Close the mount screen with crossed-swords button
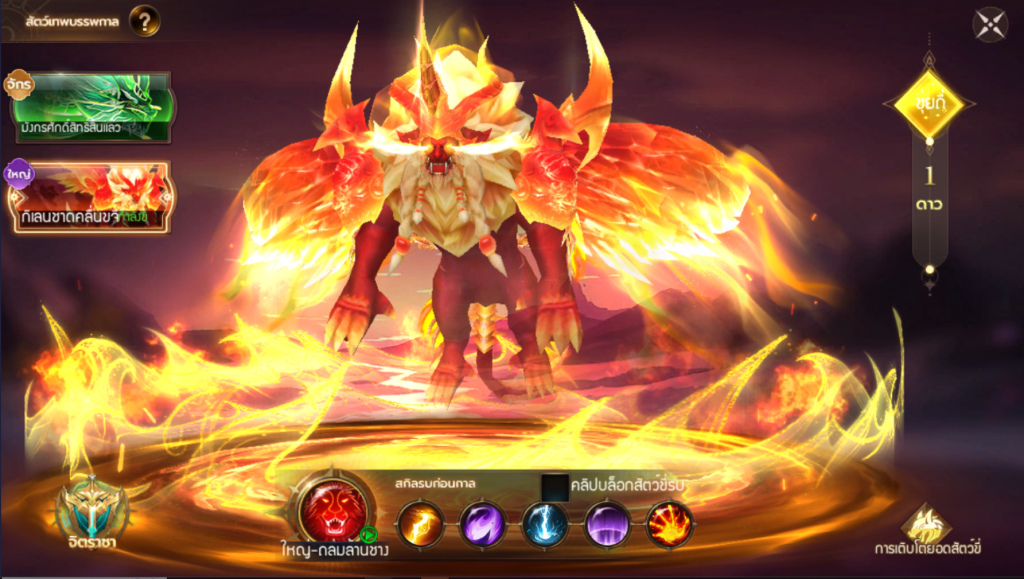This screenshot has width=1024, height=579. [990, 25]
